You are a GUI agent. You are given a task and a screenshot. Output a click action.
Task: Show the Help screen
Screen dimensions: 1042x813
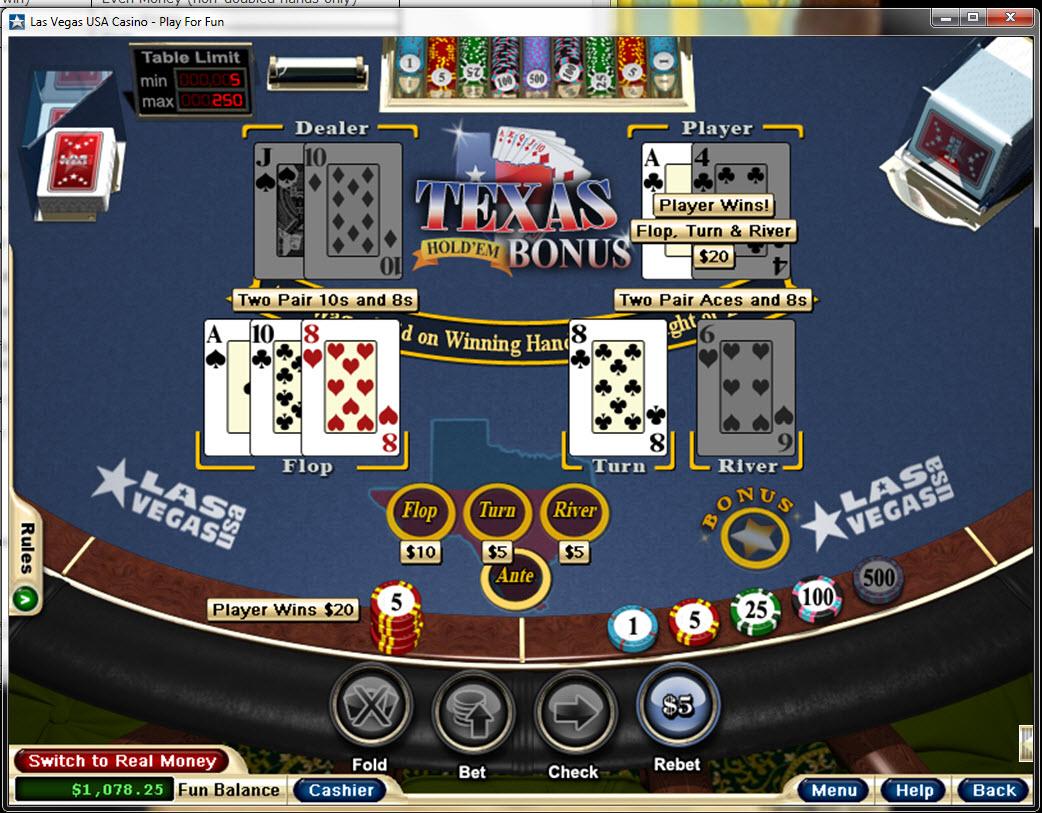913,790
